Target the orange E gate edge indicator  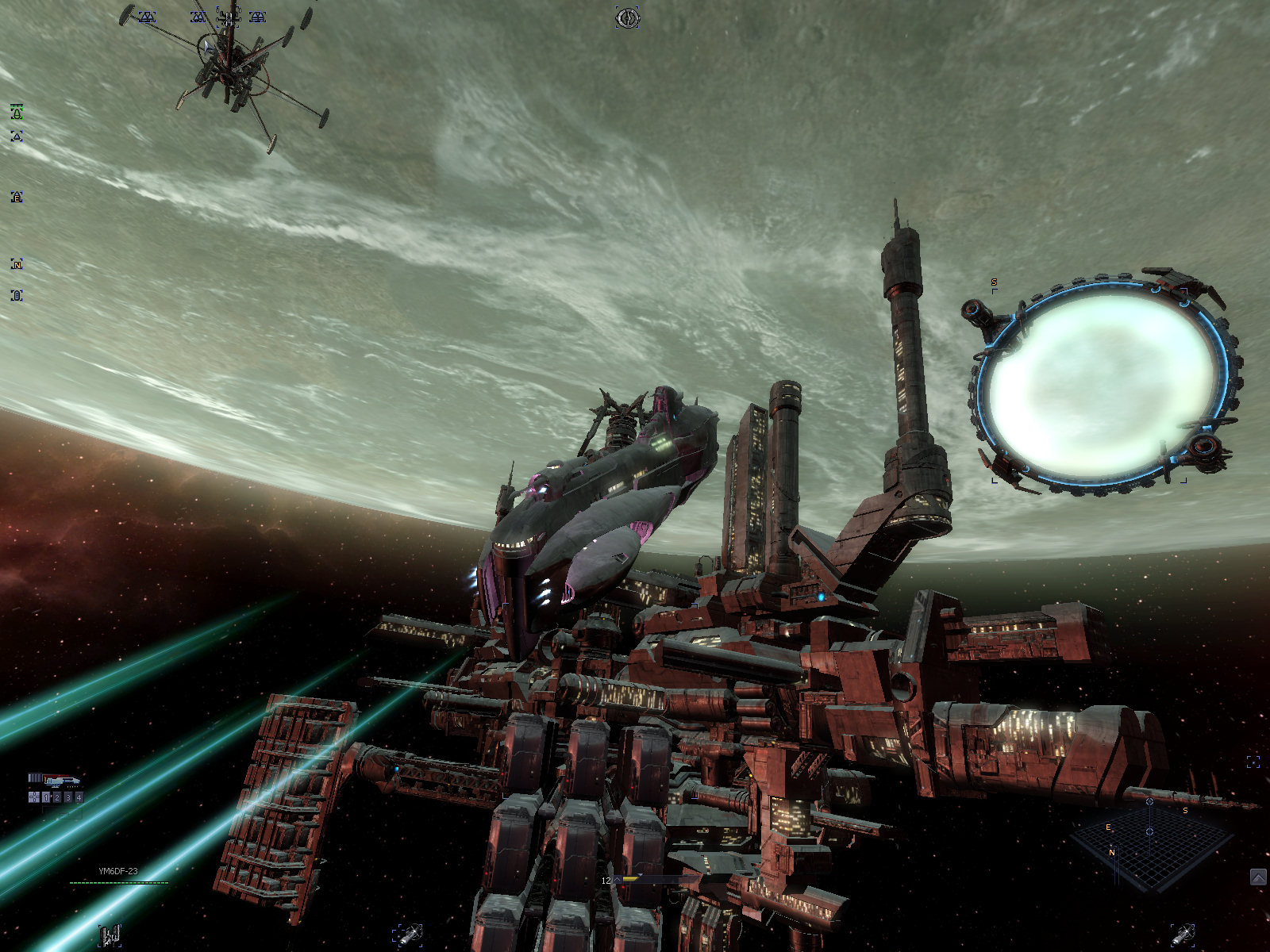tap(17, 197)
